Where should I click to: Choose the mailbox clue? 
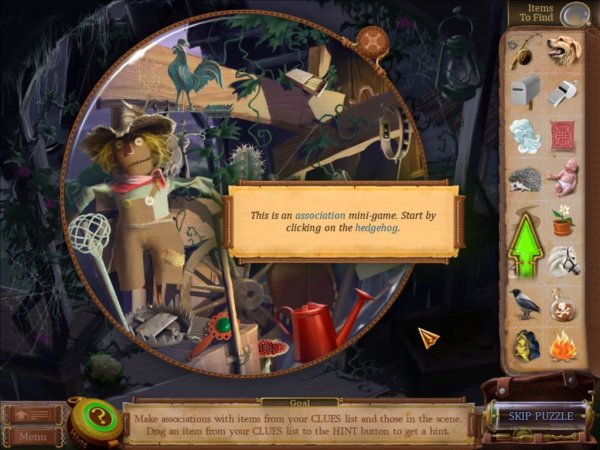click(525, 91)
